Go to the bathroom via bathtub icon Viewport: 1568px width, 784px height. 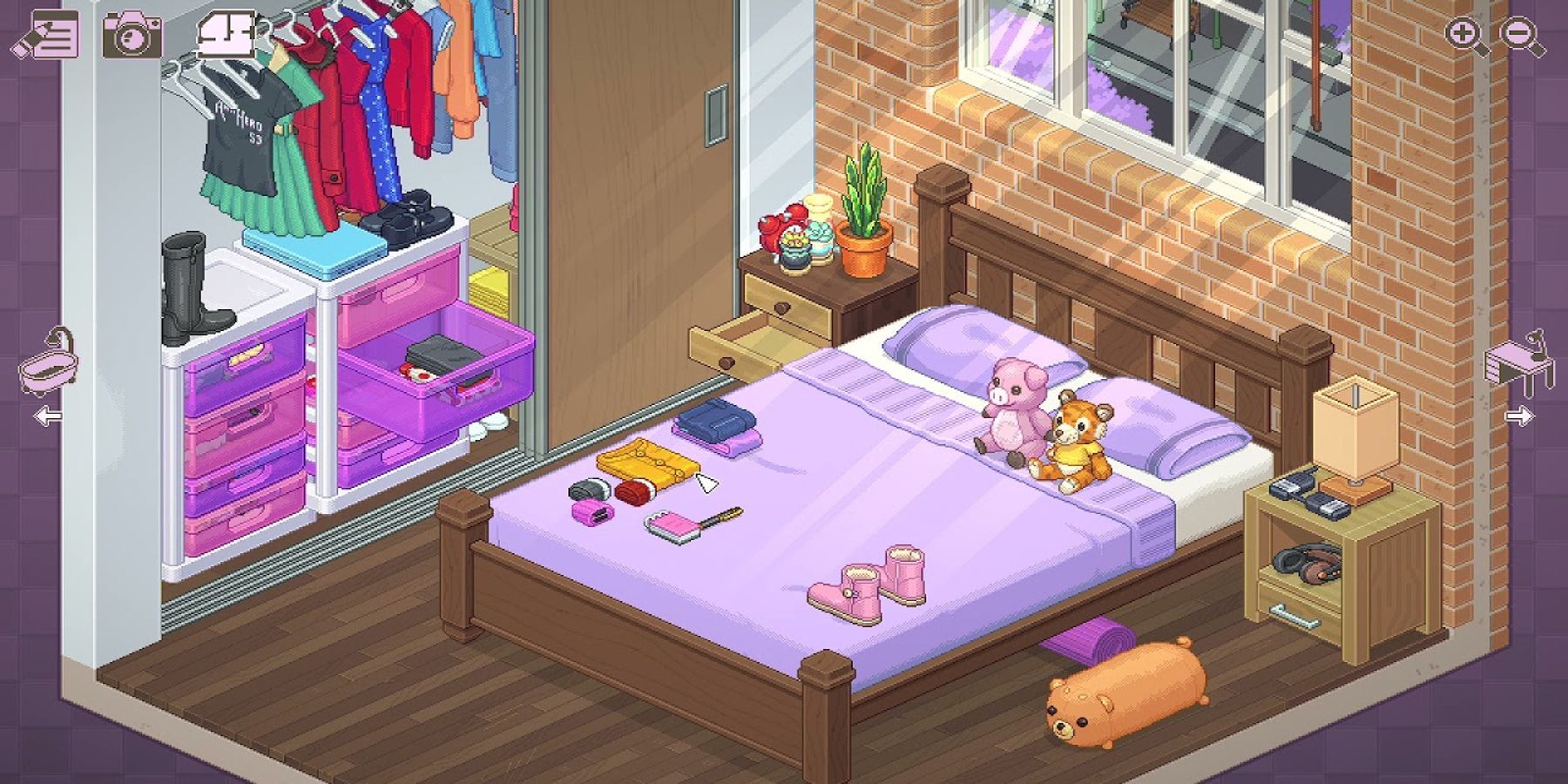(x=48, y=364)
